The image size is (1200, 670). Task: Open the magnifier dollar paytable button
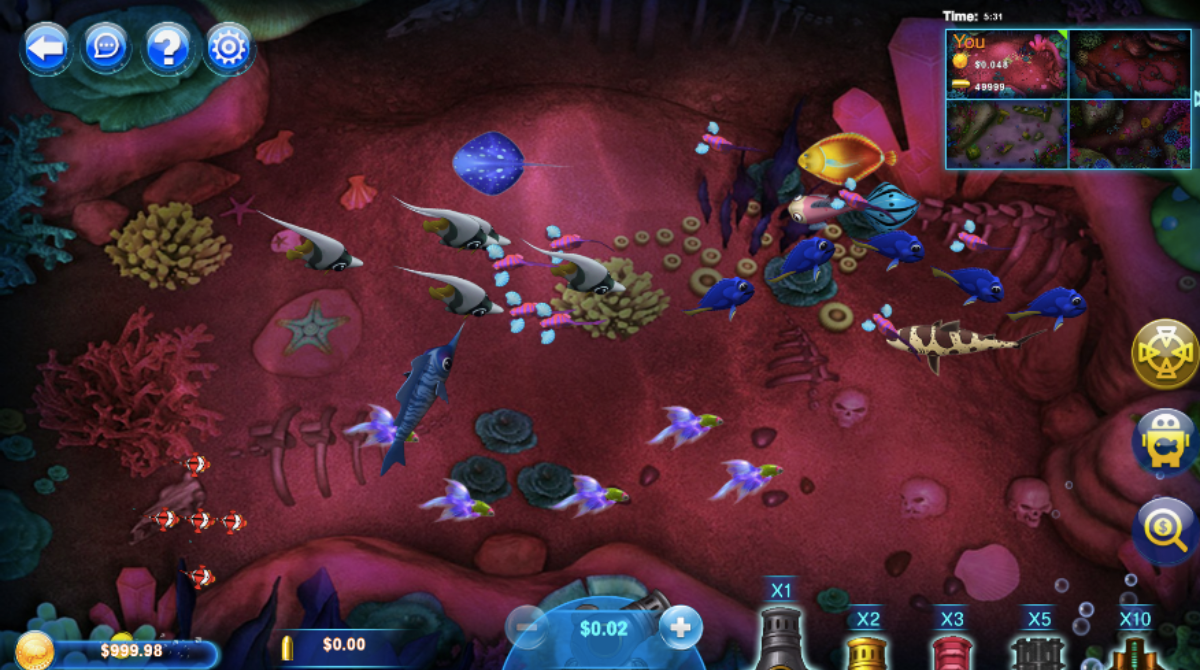coord(1165,530)
